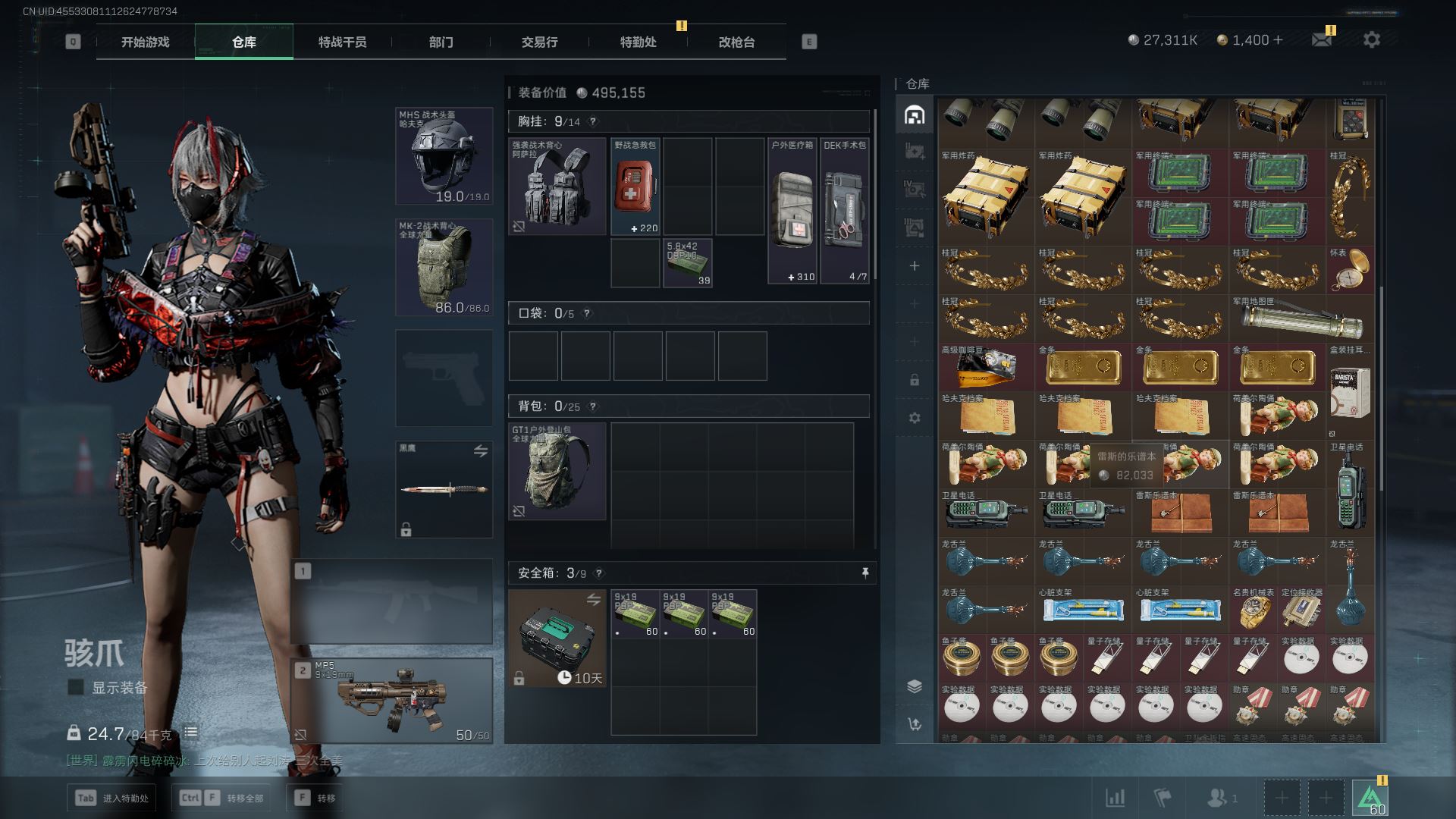Select the 野战急救包 medkit item
Viewport: 1456px width, 819px height.
coord(635,187)
